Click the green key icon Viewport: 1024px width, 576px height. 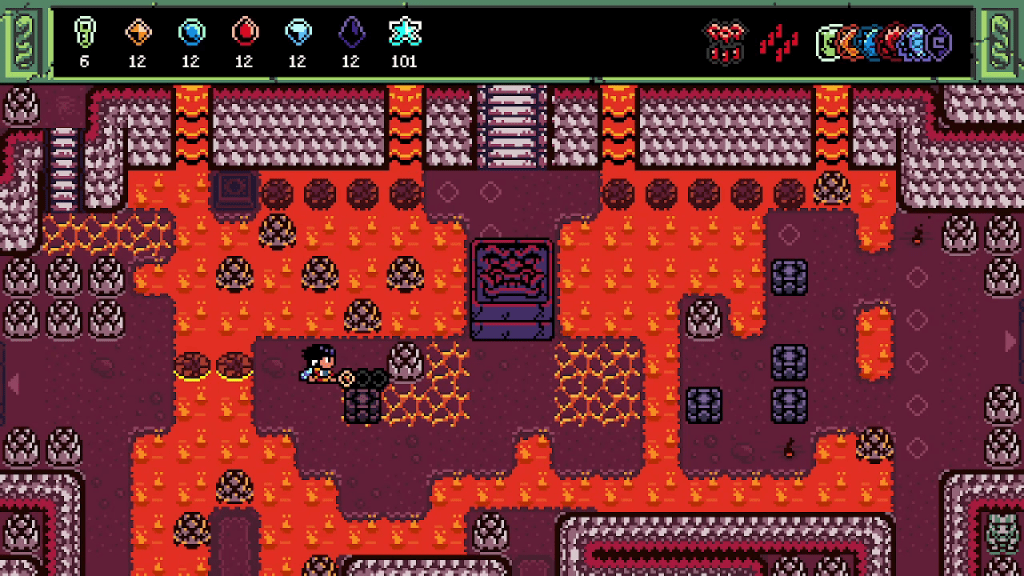(85, 33)
